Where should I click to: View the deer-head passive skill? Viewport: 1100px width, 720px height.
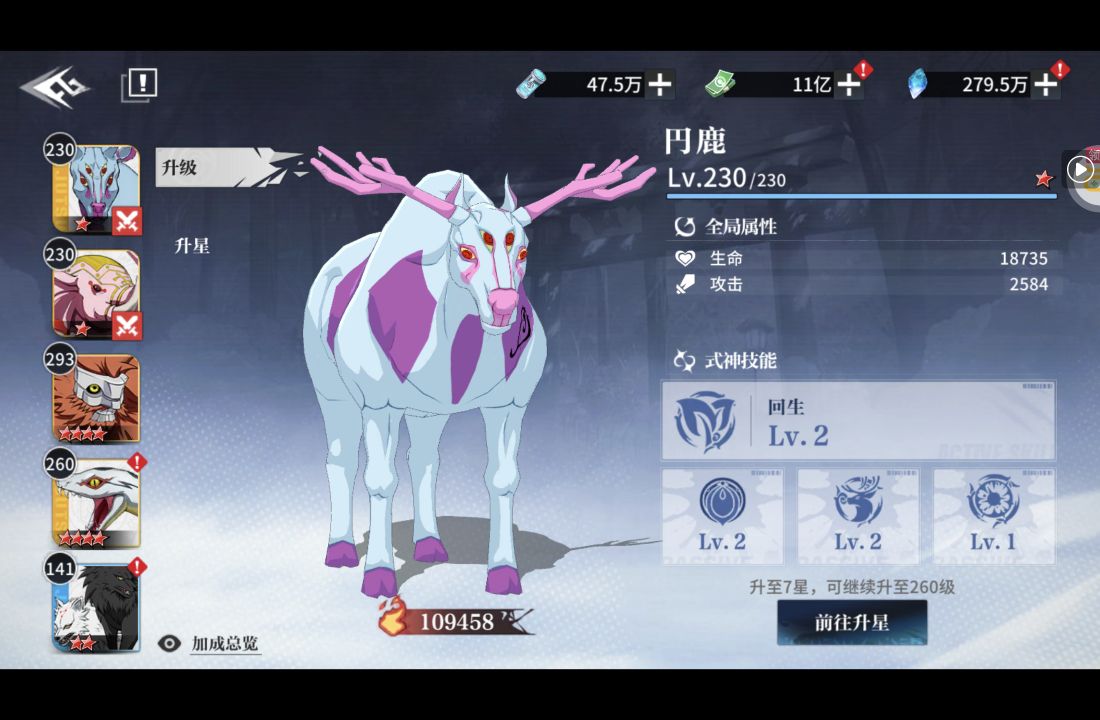point(858,516)
